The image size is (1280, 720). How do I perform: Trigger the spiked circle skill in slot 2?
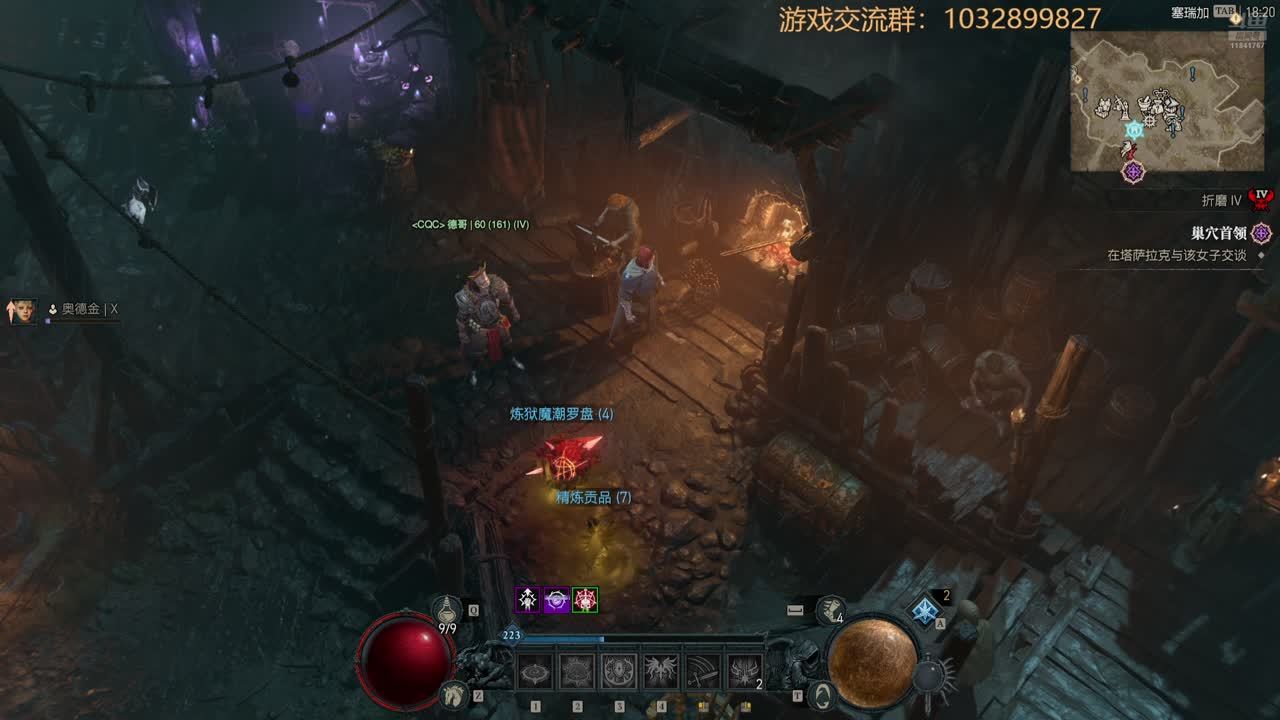[577, 672]
